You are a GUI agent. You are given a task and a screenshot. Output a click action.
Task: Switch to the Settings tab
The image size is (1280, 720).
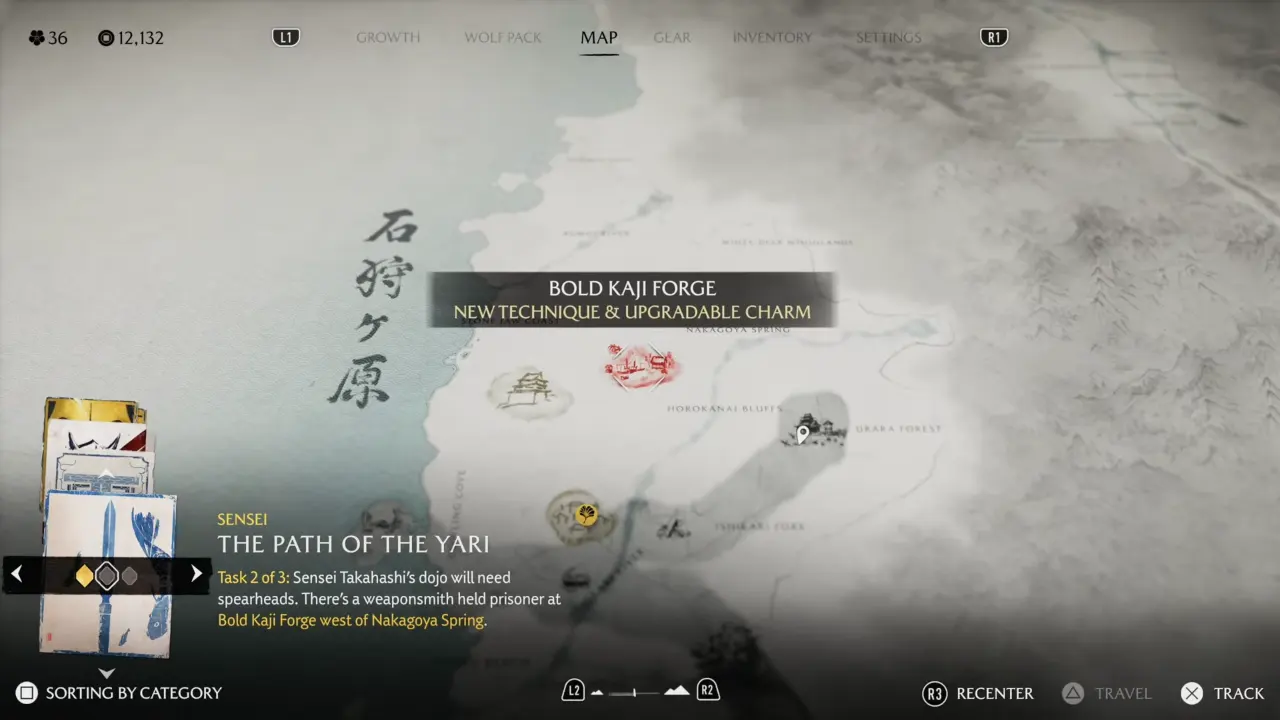888,38
